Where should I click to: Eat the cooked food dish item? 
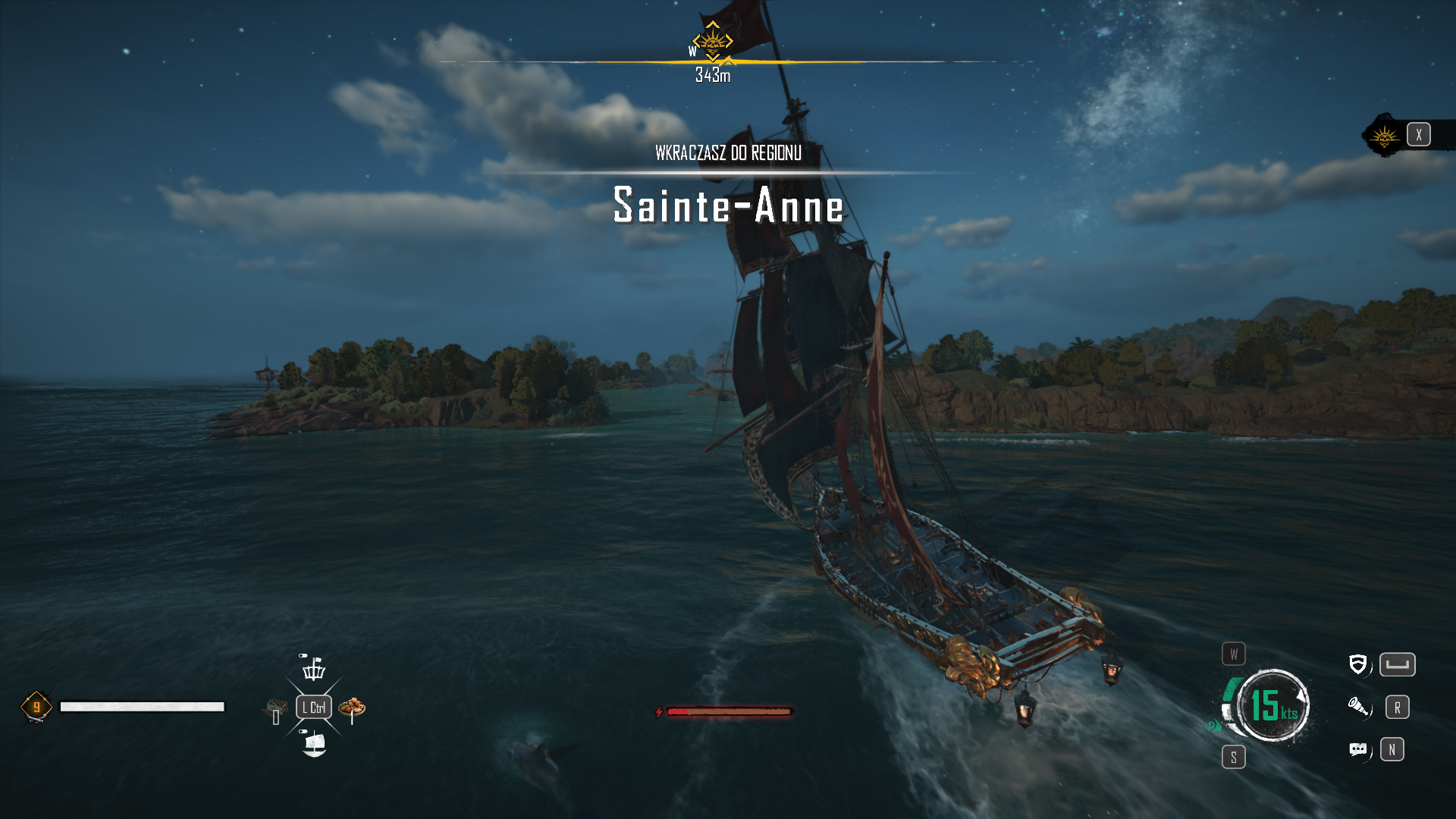[352, 708]
